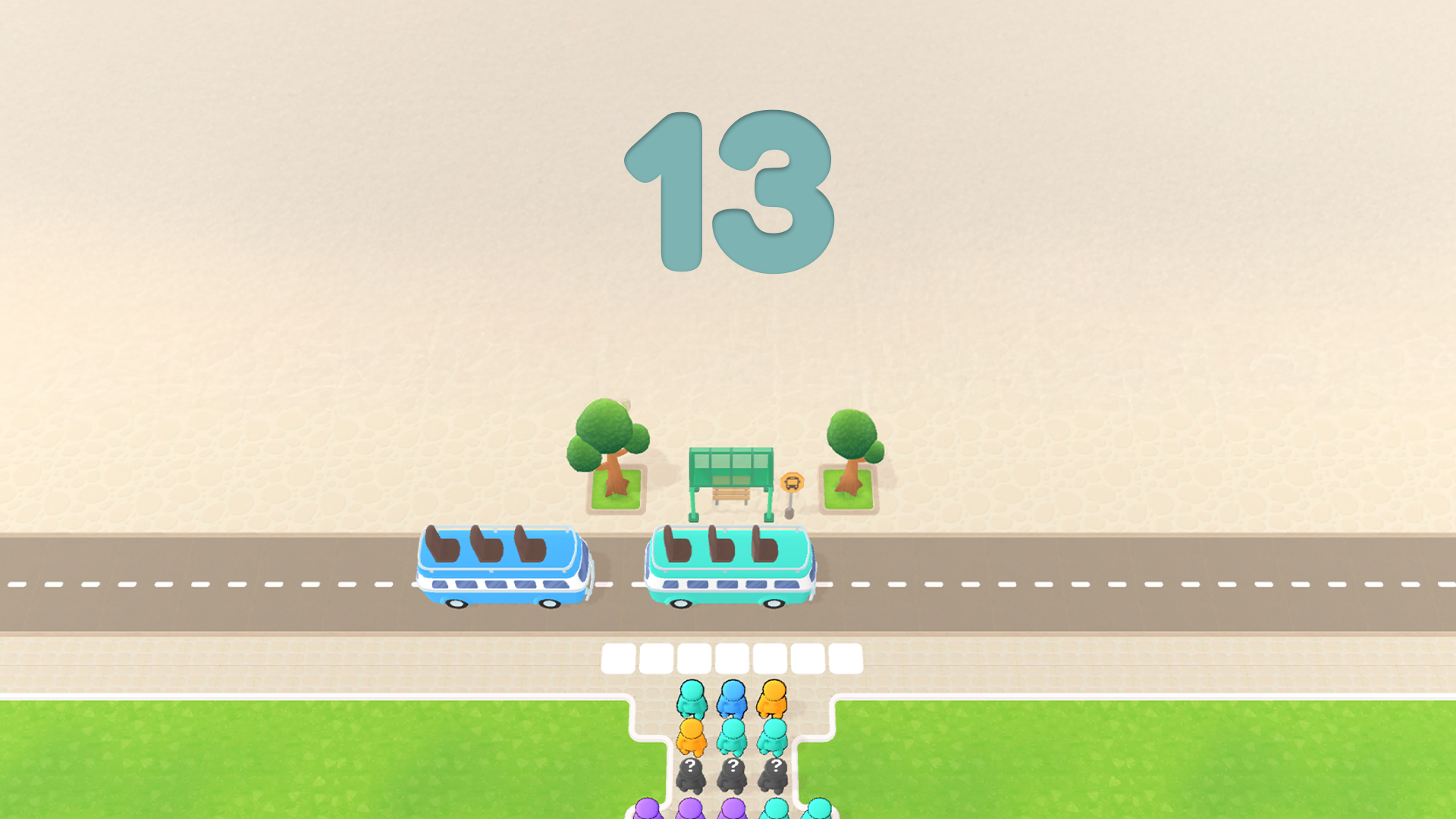Choose the teal passenger beside the blue one
The image size is (1456, 819).
692,699
